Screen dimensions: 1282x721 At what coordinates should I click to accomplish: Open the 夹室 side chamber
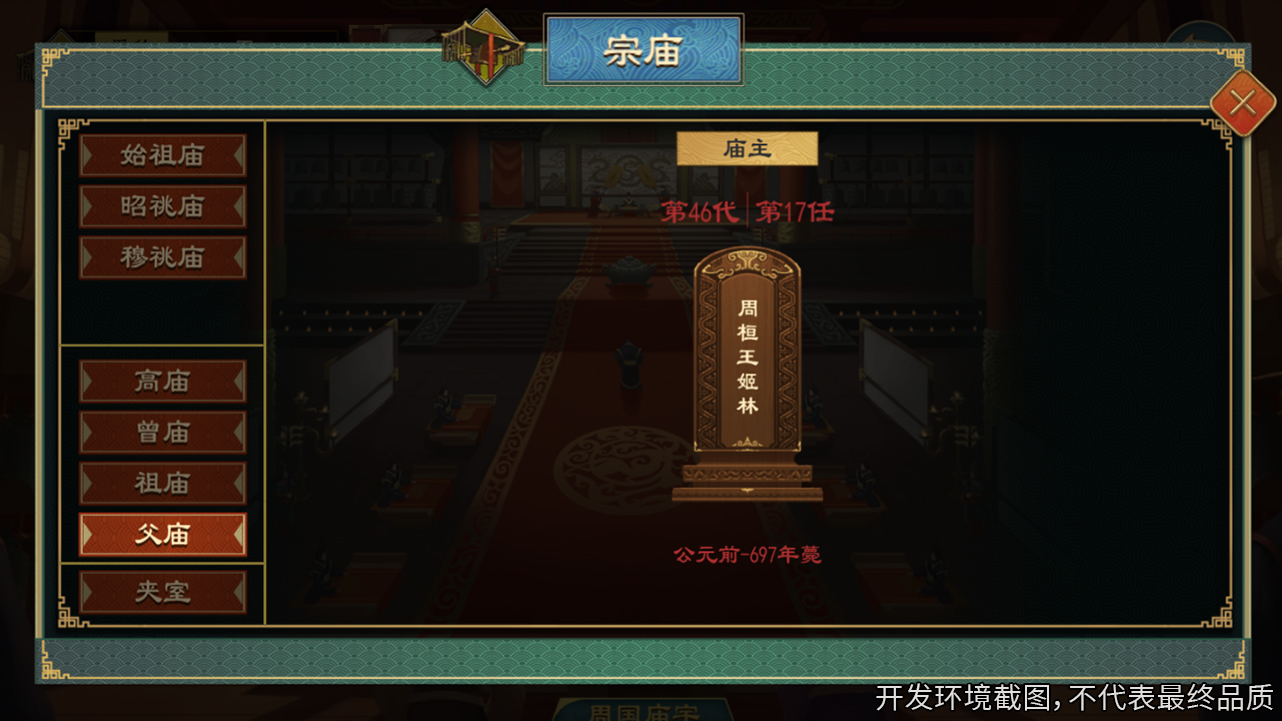tap(163, 592)
